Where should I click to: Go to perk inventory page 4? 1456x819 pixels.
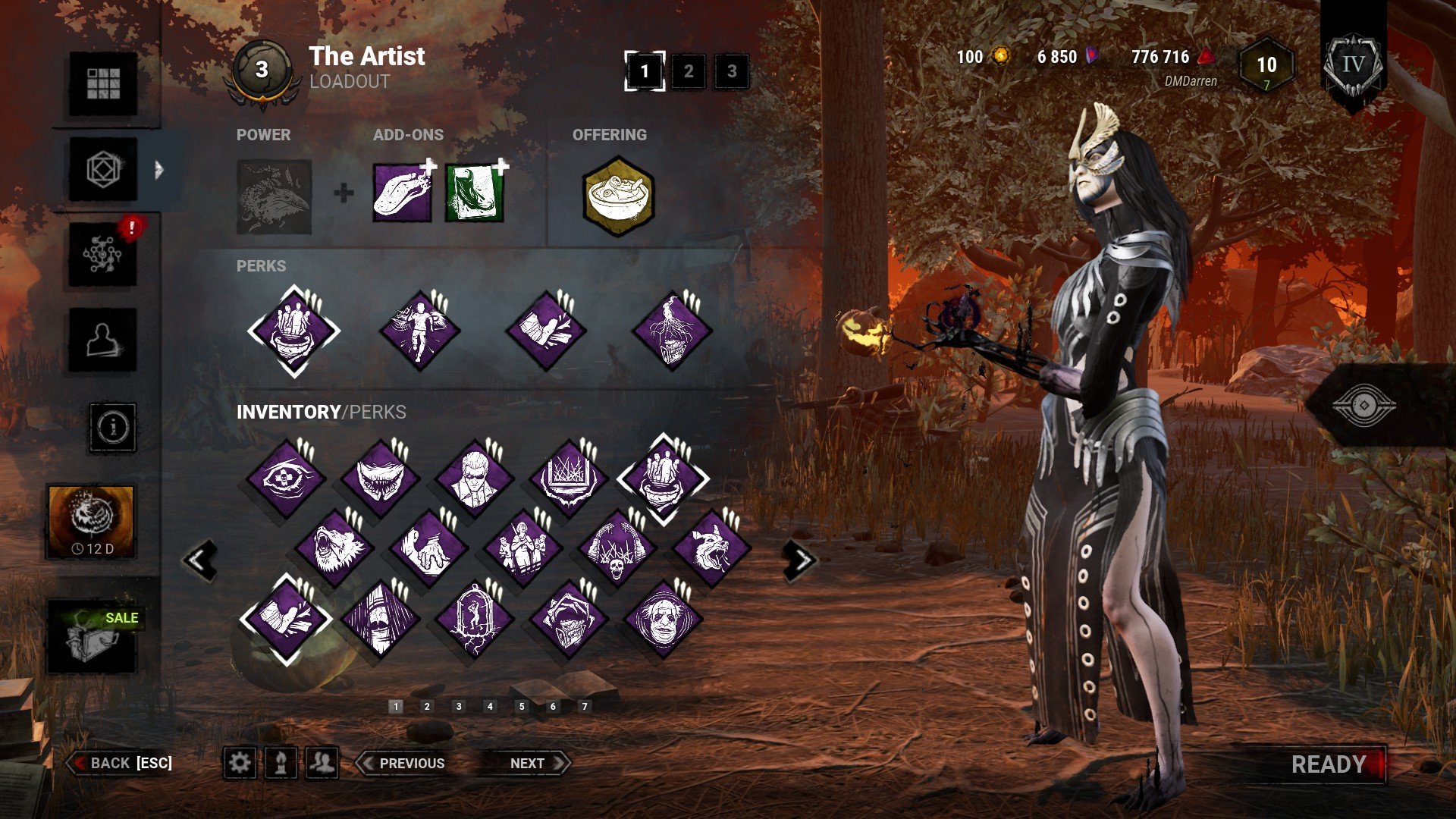pyautogui.click(x=490, y=706)
